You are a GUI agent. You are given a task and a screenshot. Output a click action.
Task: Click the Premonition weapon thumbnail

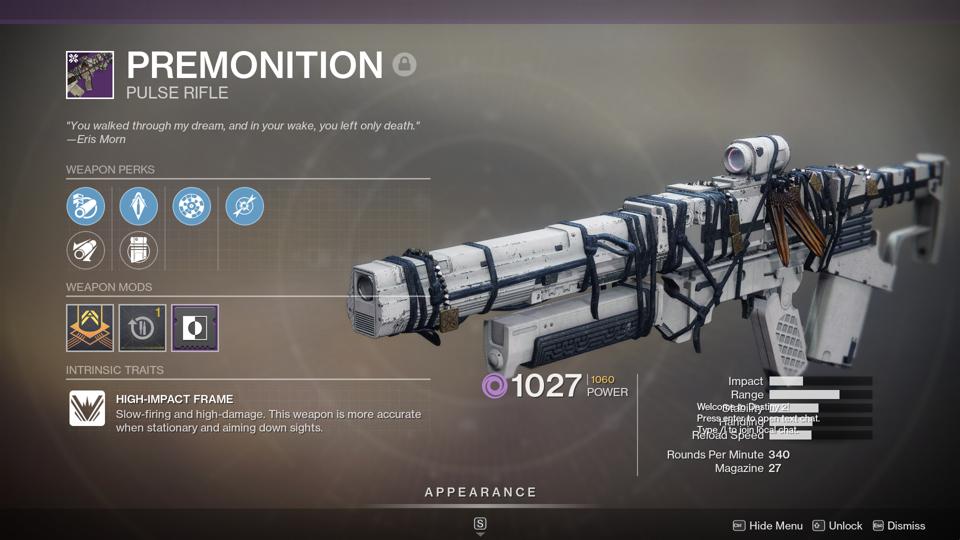[x=90, y=75]
